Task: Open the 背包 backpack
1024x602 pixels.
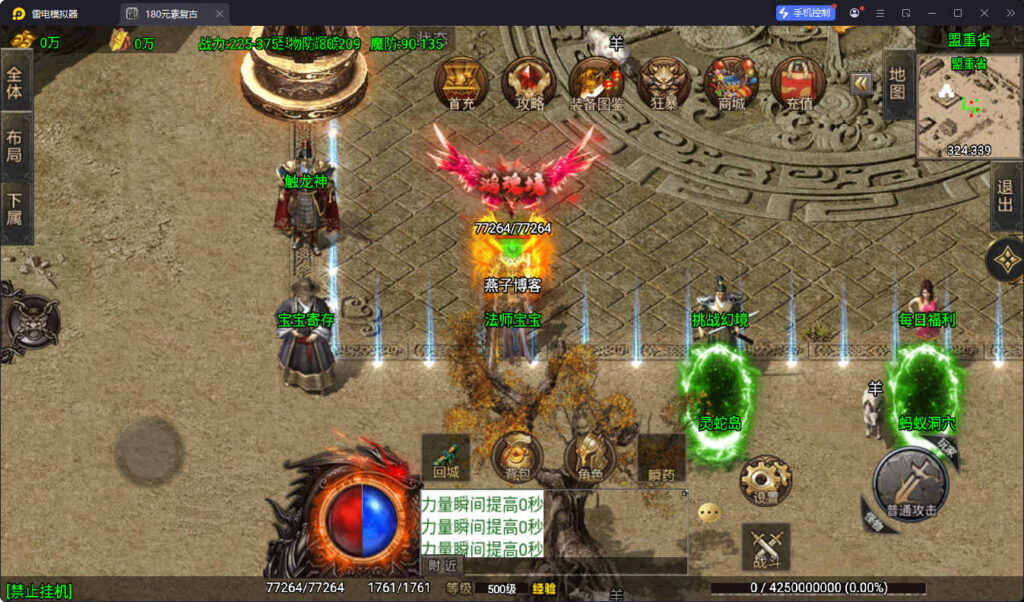Action: click(518, 458)
